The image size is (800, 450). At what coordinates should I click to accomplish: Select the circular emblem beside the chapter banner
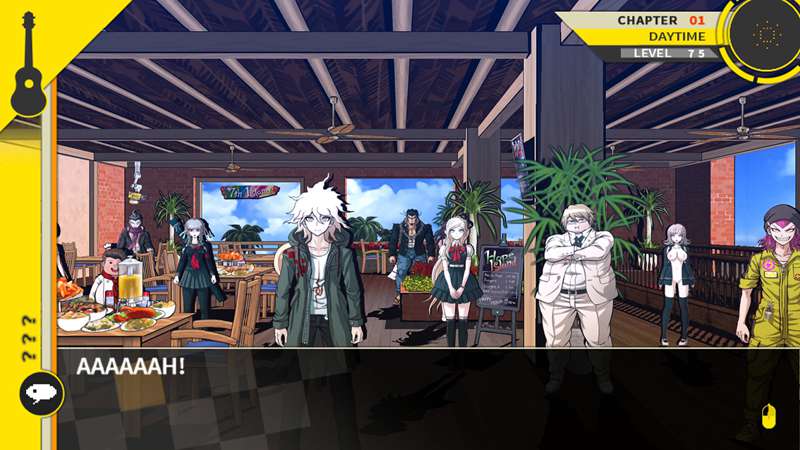765,32
